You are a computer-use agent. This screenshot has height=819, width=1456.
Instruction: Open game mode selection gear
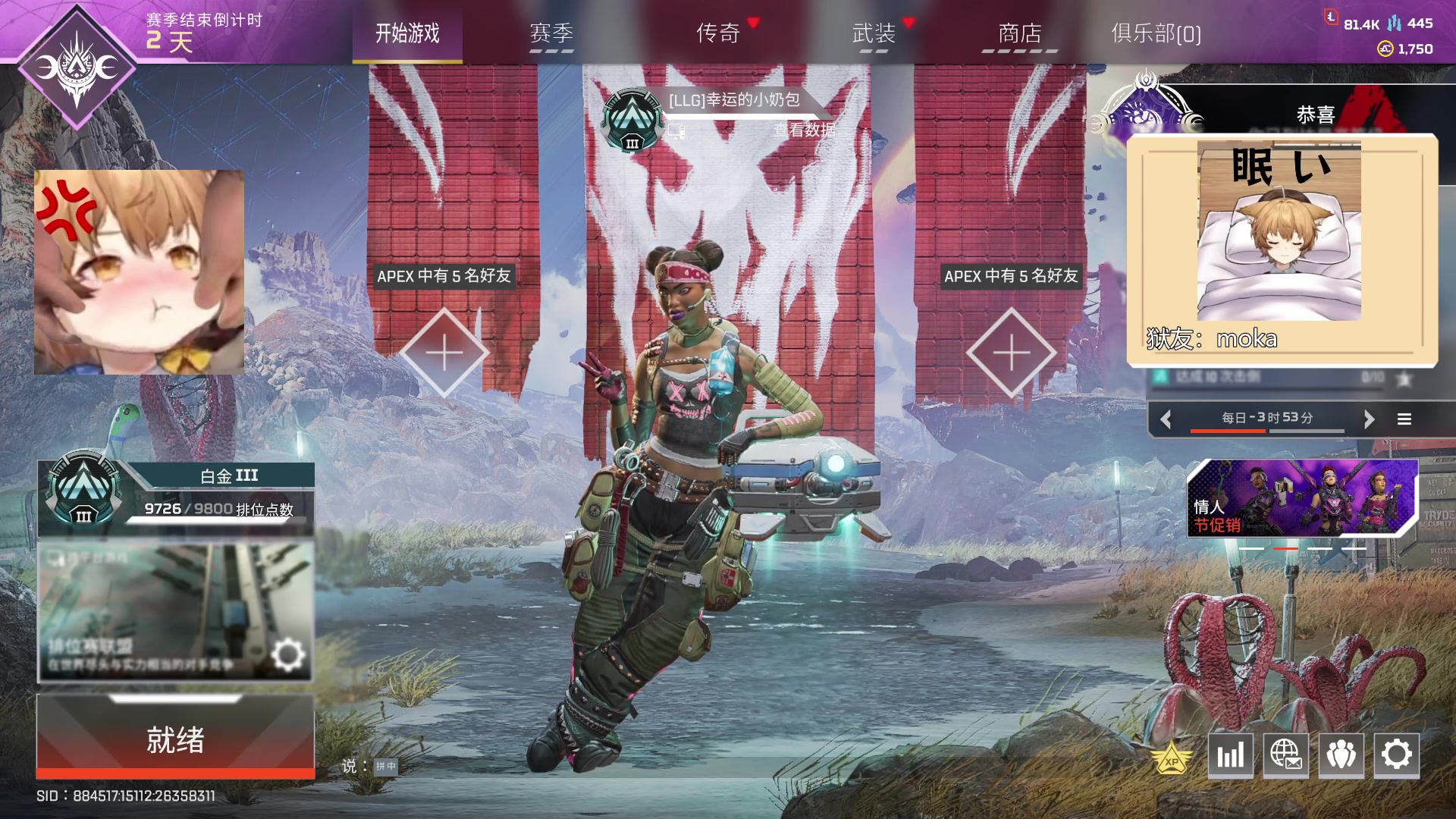(287, 654)
